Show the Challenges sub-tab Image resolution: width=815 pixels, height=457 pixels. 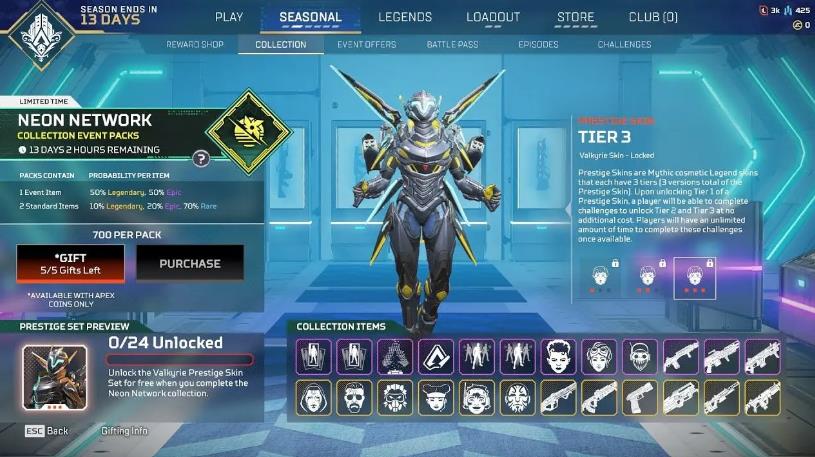(624, 45)
